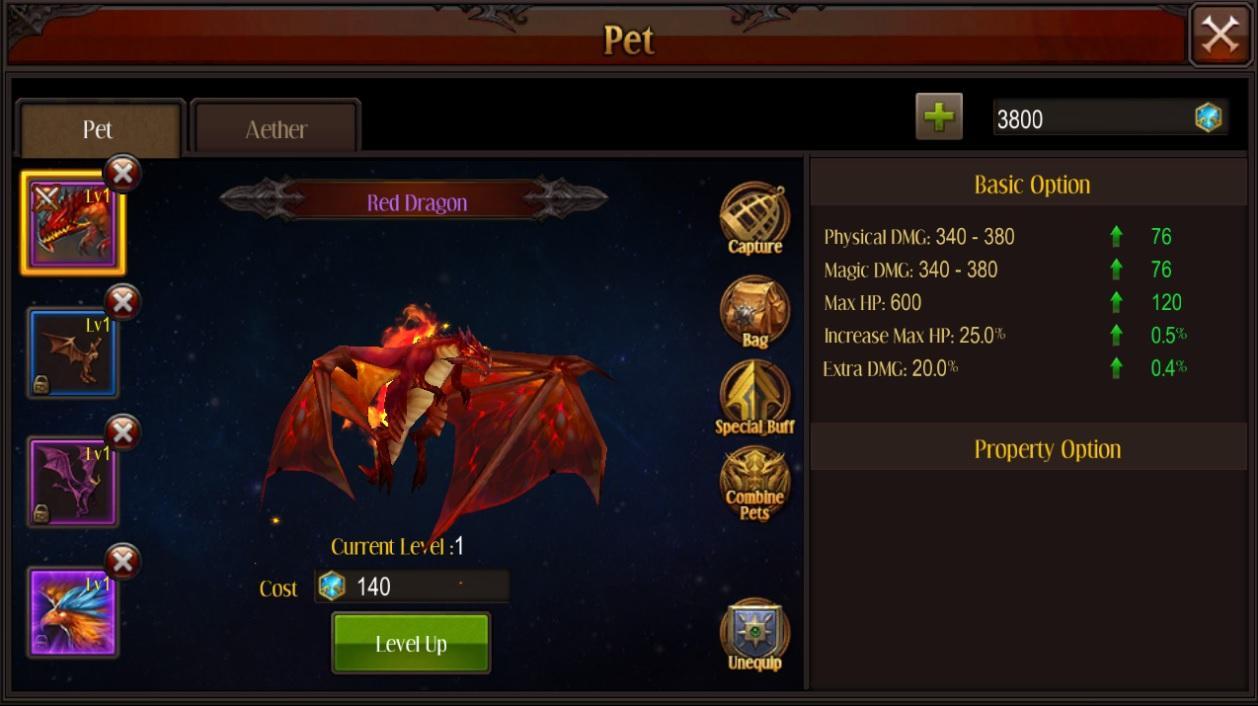Add more gems with the green plus button
This screenshot has height=706, width=1258.
[938, 117]
